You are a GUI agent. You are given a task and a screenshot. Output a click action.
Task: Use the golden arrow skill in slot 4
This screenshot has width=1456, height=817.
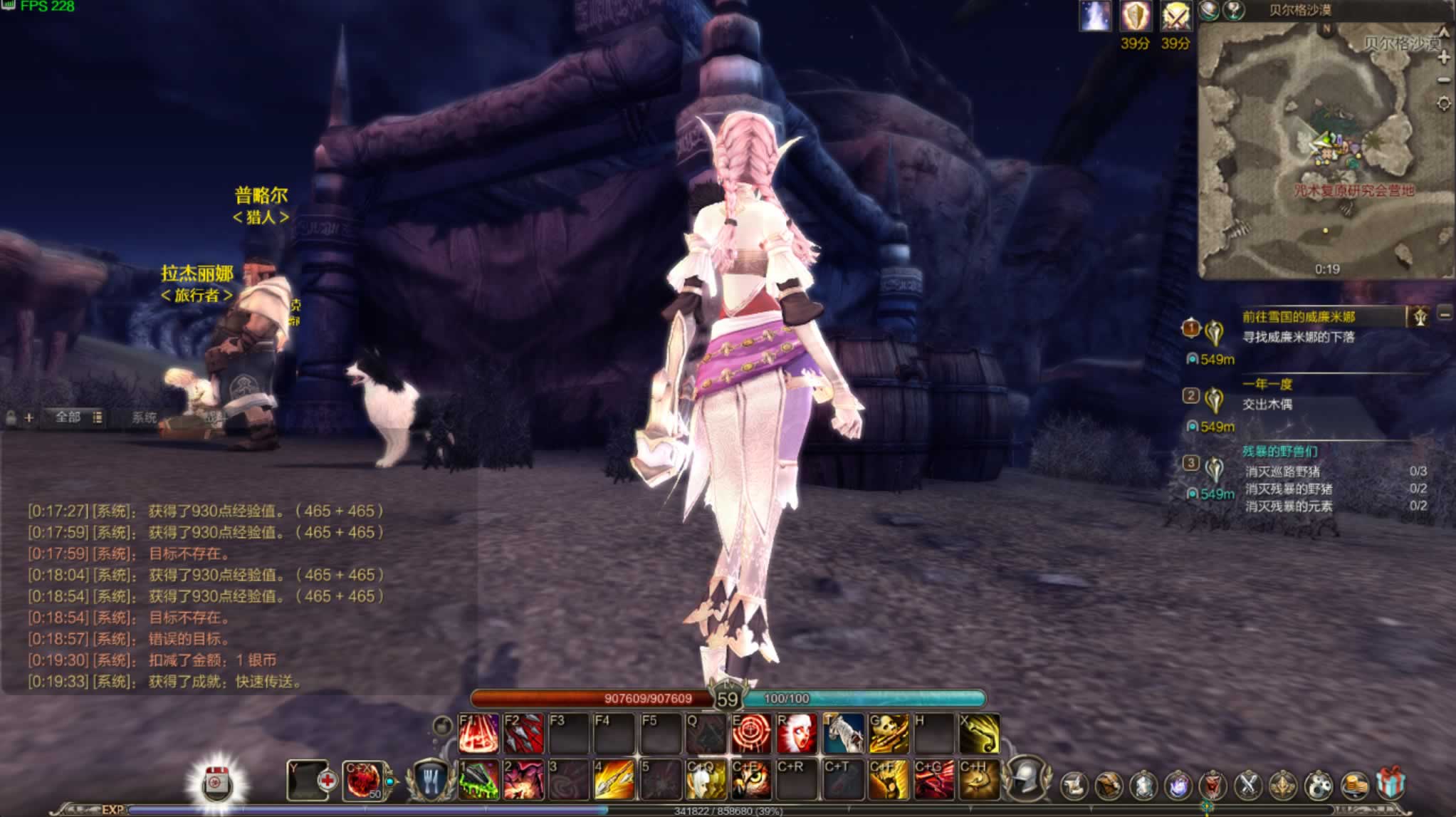(614, 780)
